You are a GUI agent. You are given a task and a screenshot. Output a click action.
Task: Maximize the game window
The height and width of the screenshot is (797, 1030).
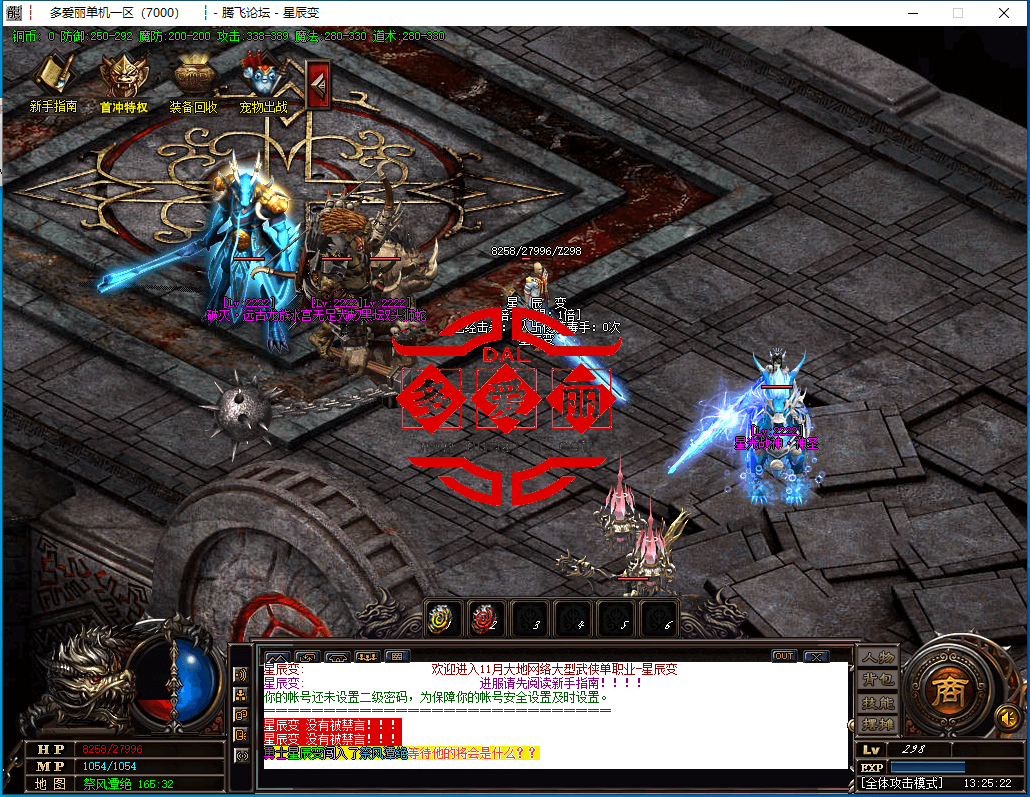click(x=958, y=13)
